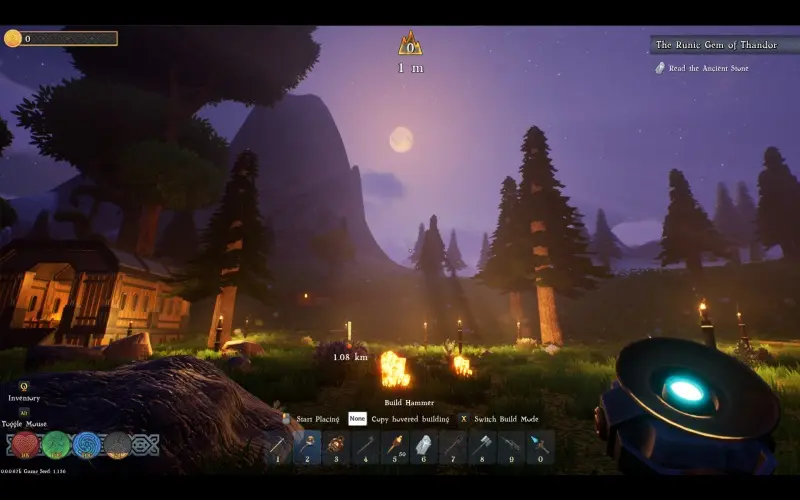The width and height of the screenshot is (800, 500).
Task: Pick the grey stone block in slot 6
Action: pos(424,445)
